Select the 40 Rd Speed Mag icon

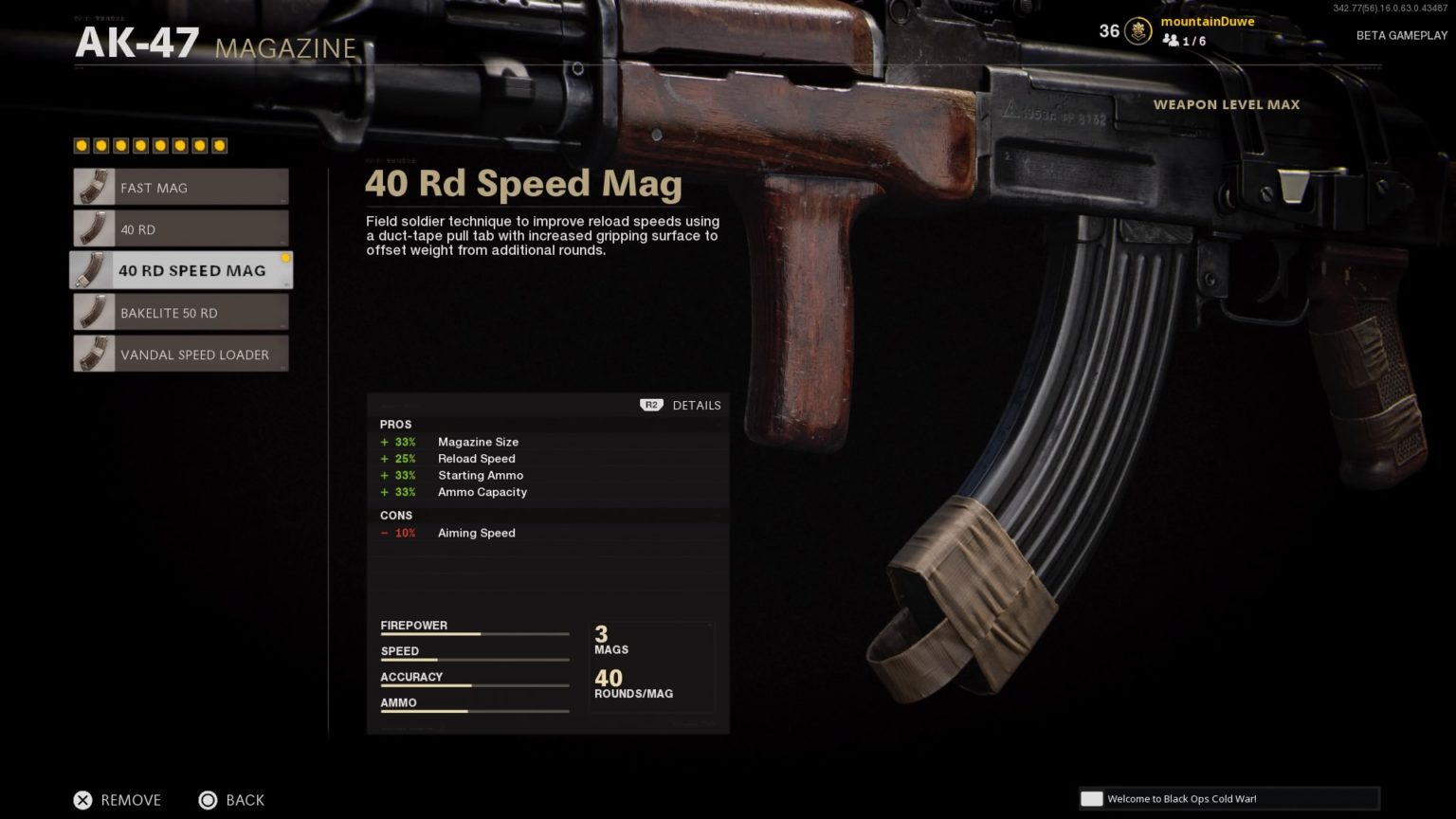[93, 270]
